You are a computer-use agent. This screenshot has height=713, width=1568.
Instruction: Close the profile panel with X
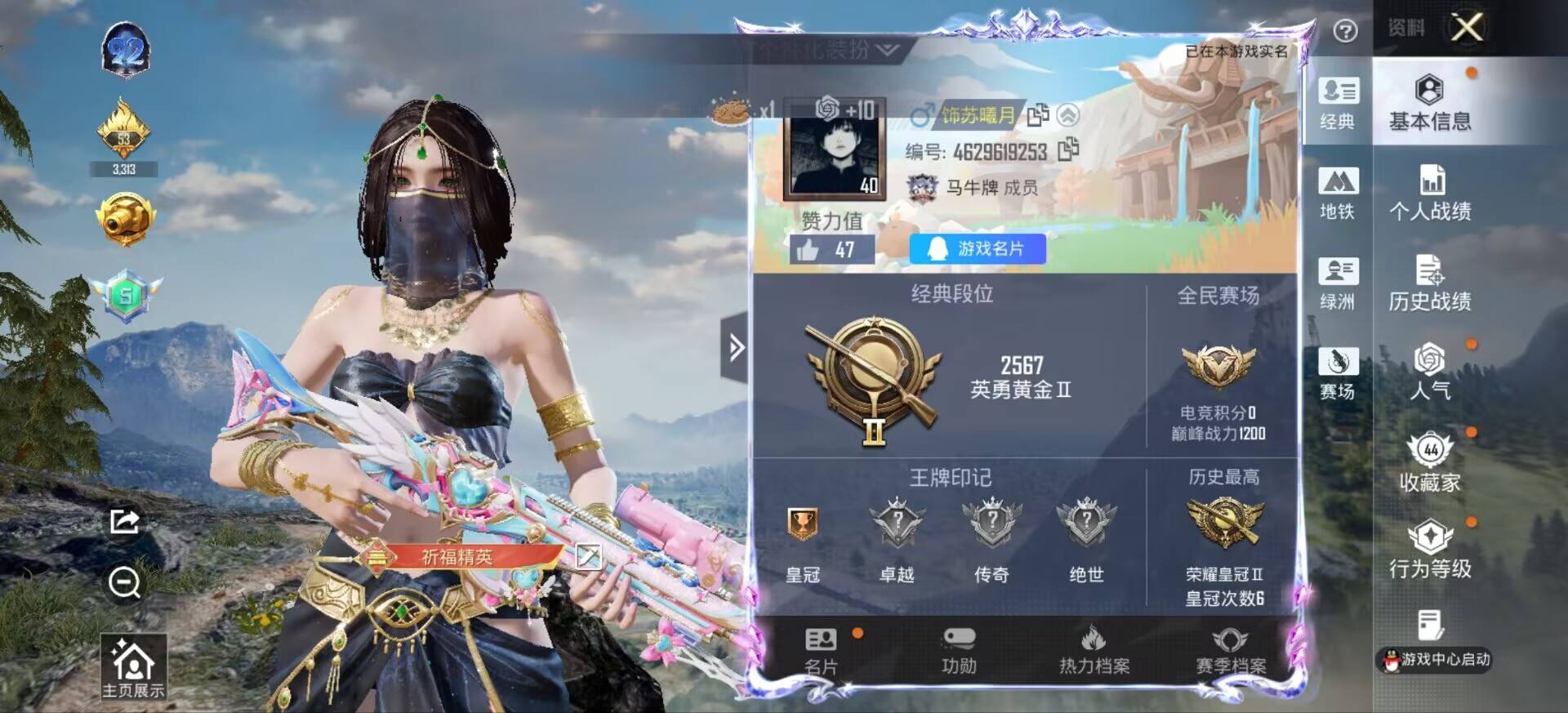tap(1467, 29)
